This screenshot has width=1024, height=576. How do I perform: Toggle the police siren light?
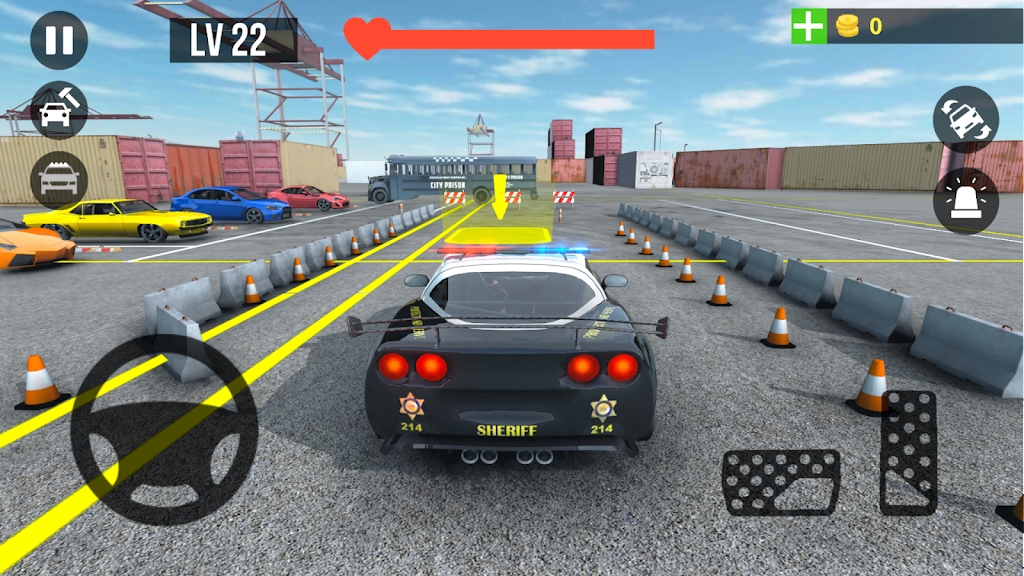(965, 200)
